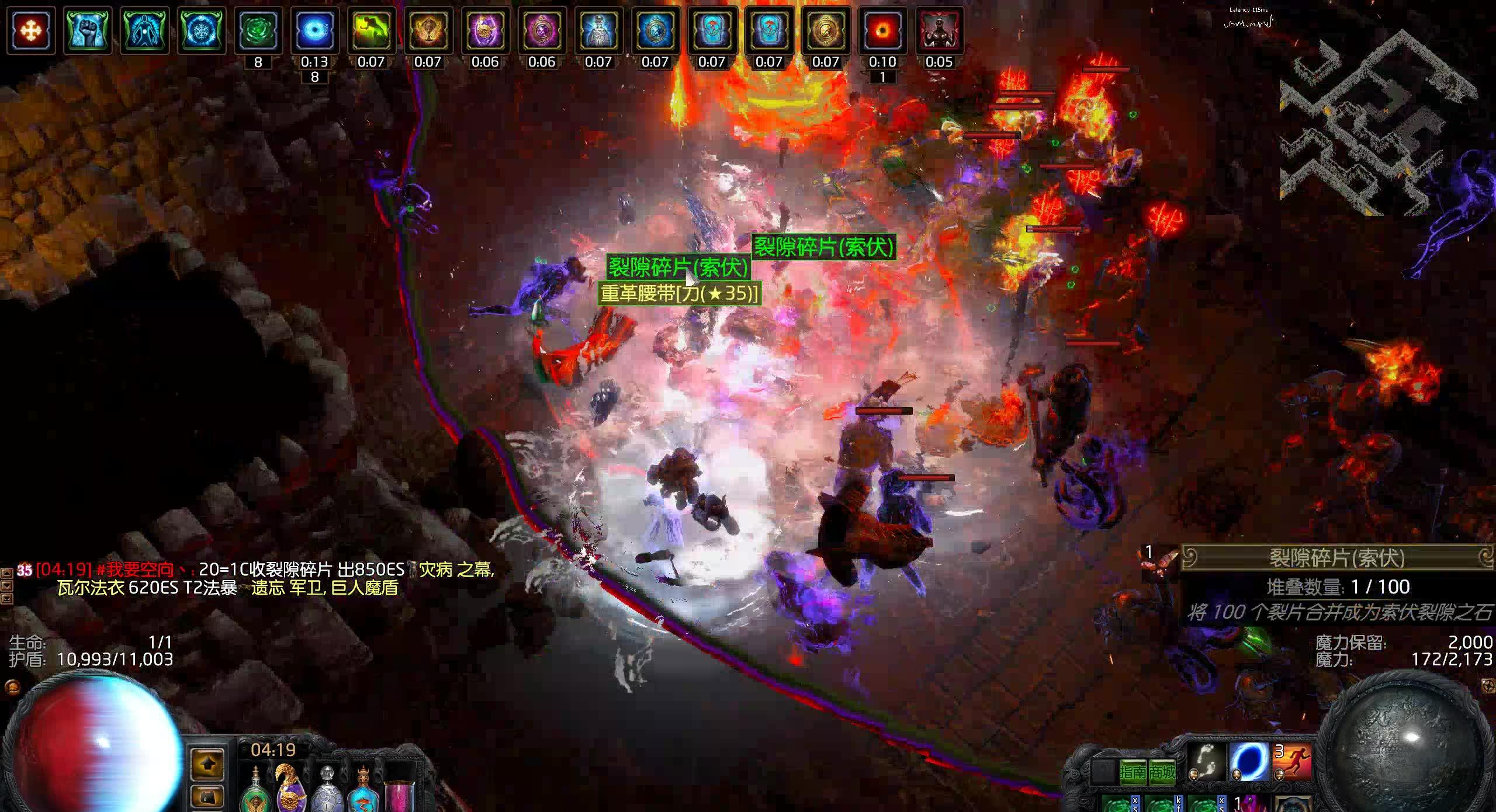
Task: Use the green winged flask
Action: pos(255,789)
